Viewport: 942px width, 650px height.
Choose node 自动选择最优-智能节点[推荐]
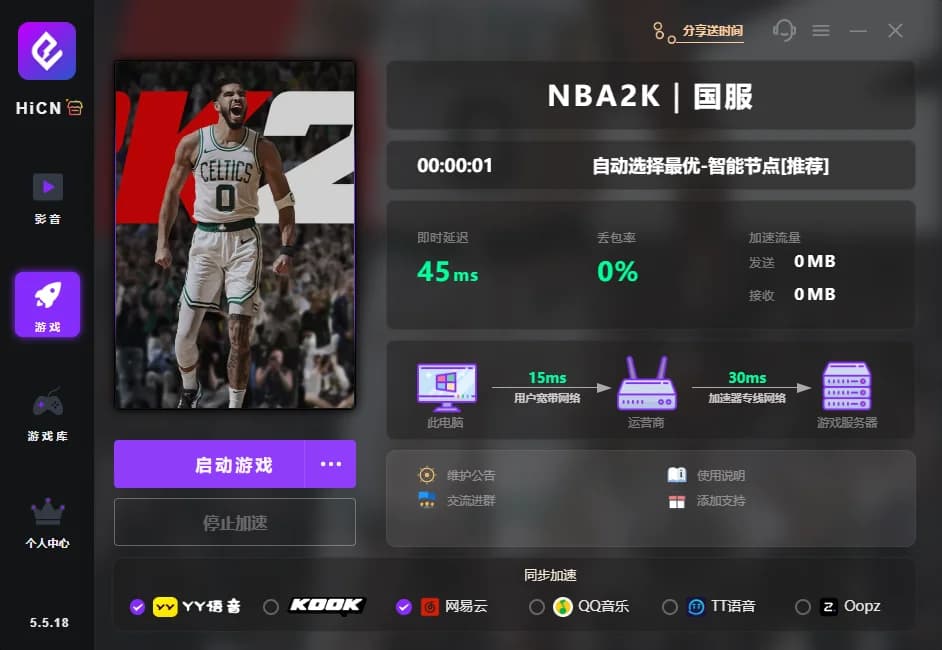pos(710,166)
